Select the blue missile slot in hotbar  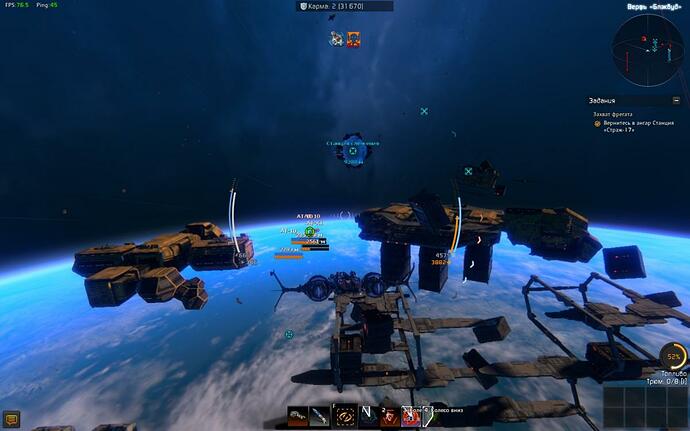[320, 416]
